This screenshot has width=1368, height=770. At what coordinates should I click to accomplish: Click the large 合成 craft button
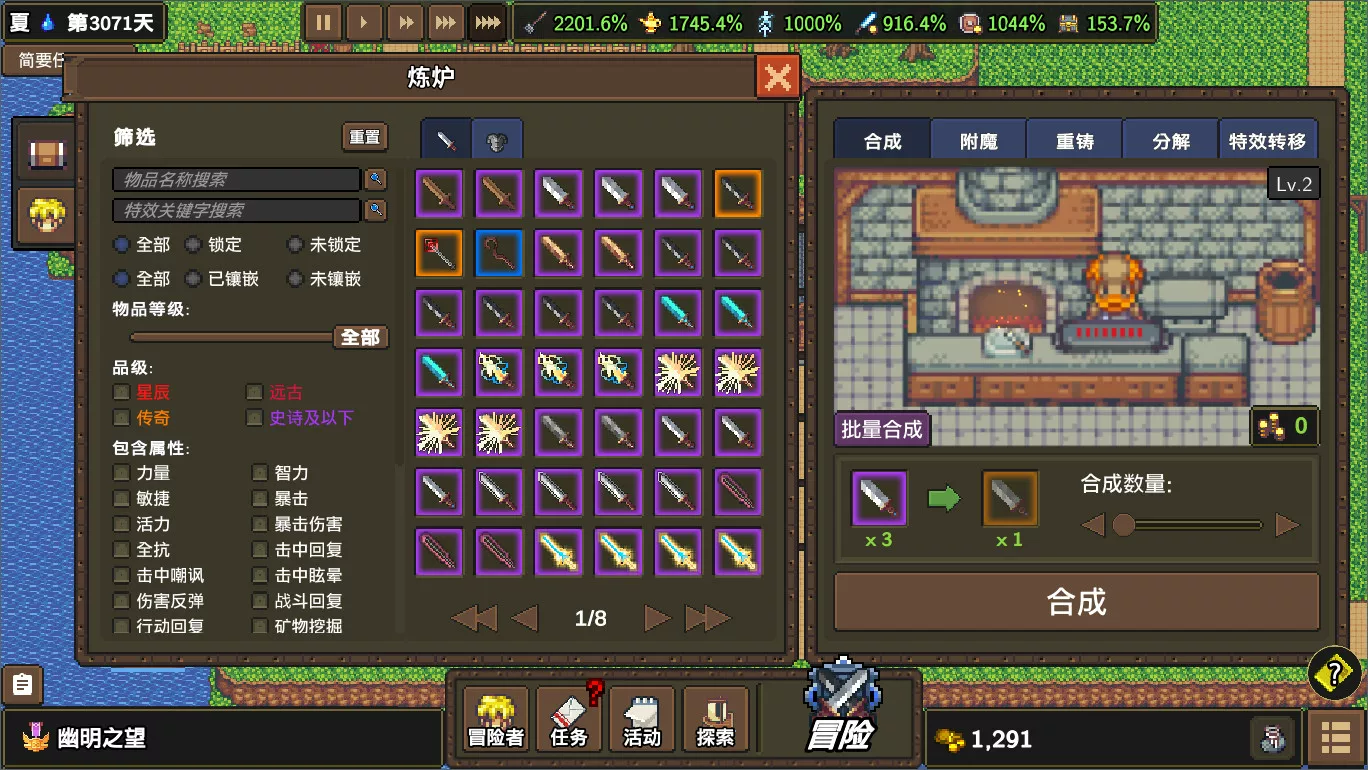coord(1076,602)
